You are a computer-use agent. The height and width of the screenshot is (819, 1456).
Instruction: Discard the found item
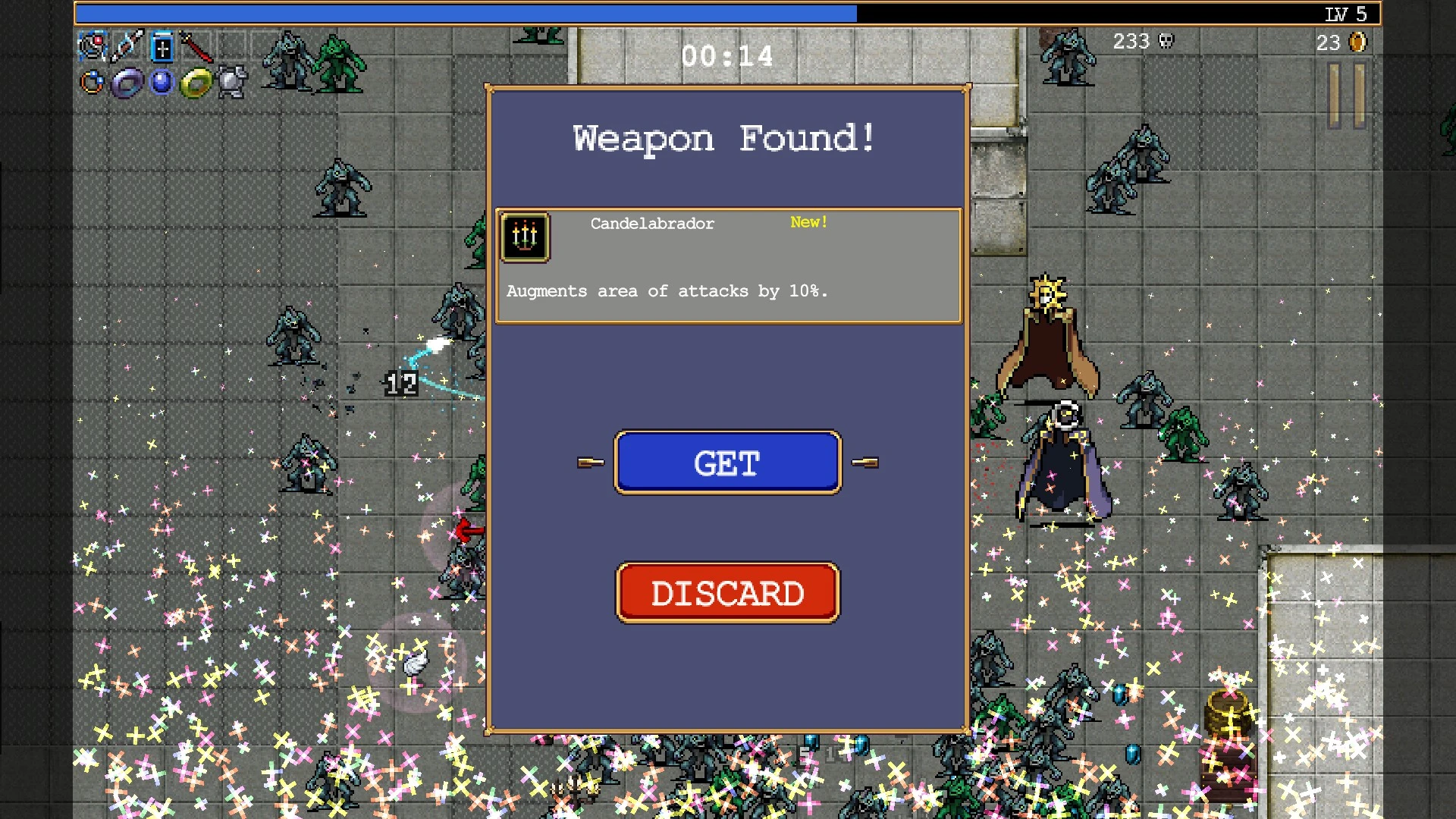coord(727,593)
